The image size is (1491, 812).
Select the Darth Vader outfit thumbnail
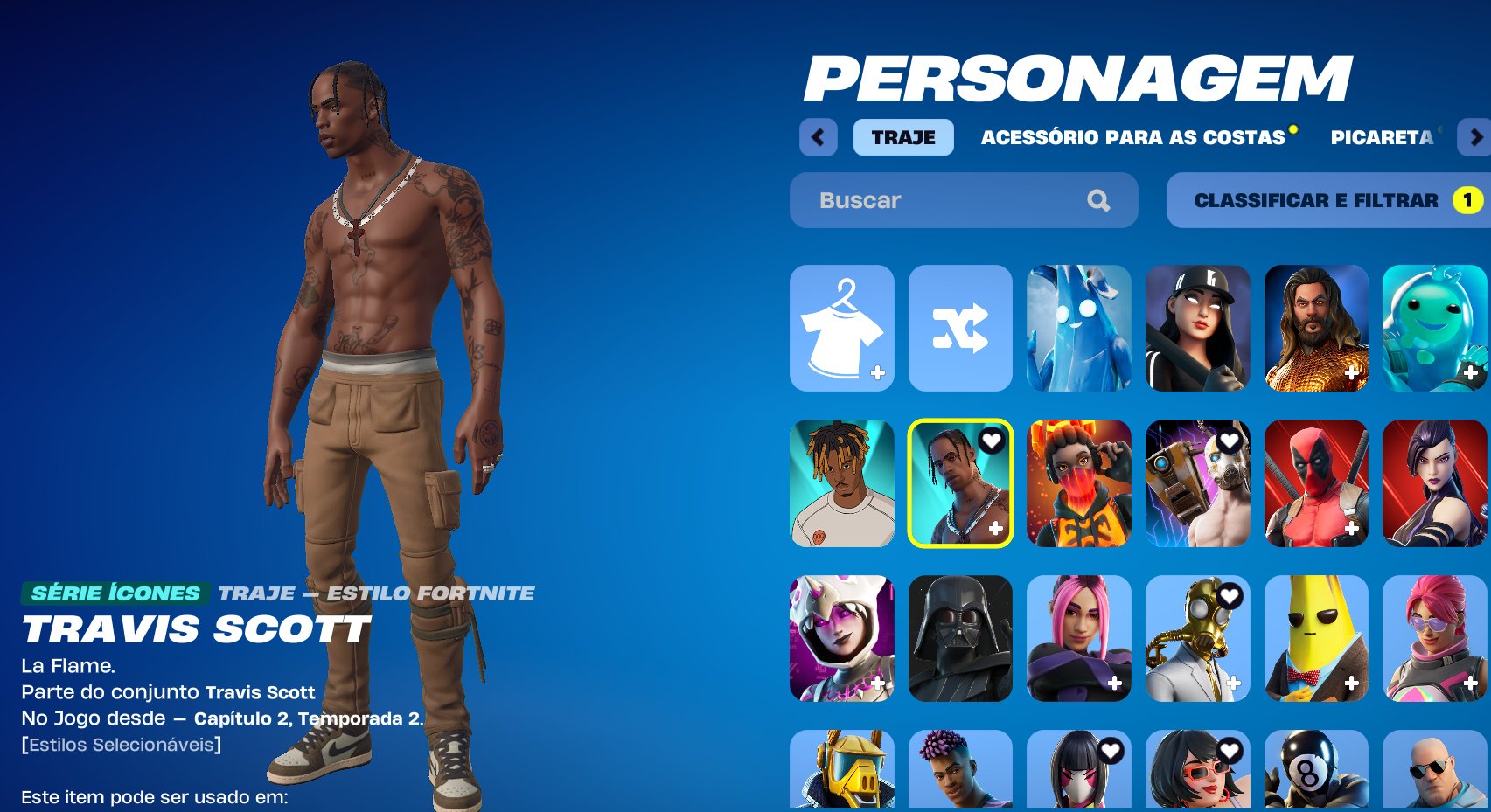(x=959, y=638)
